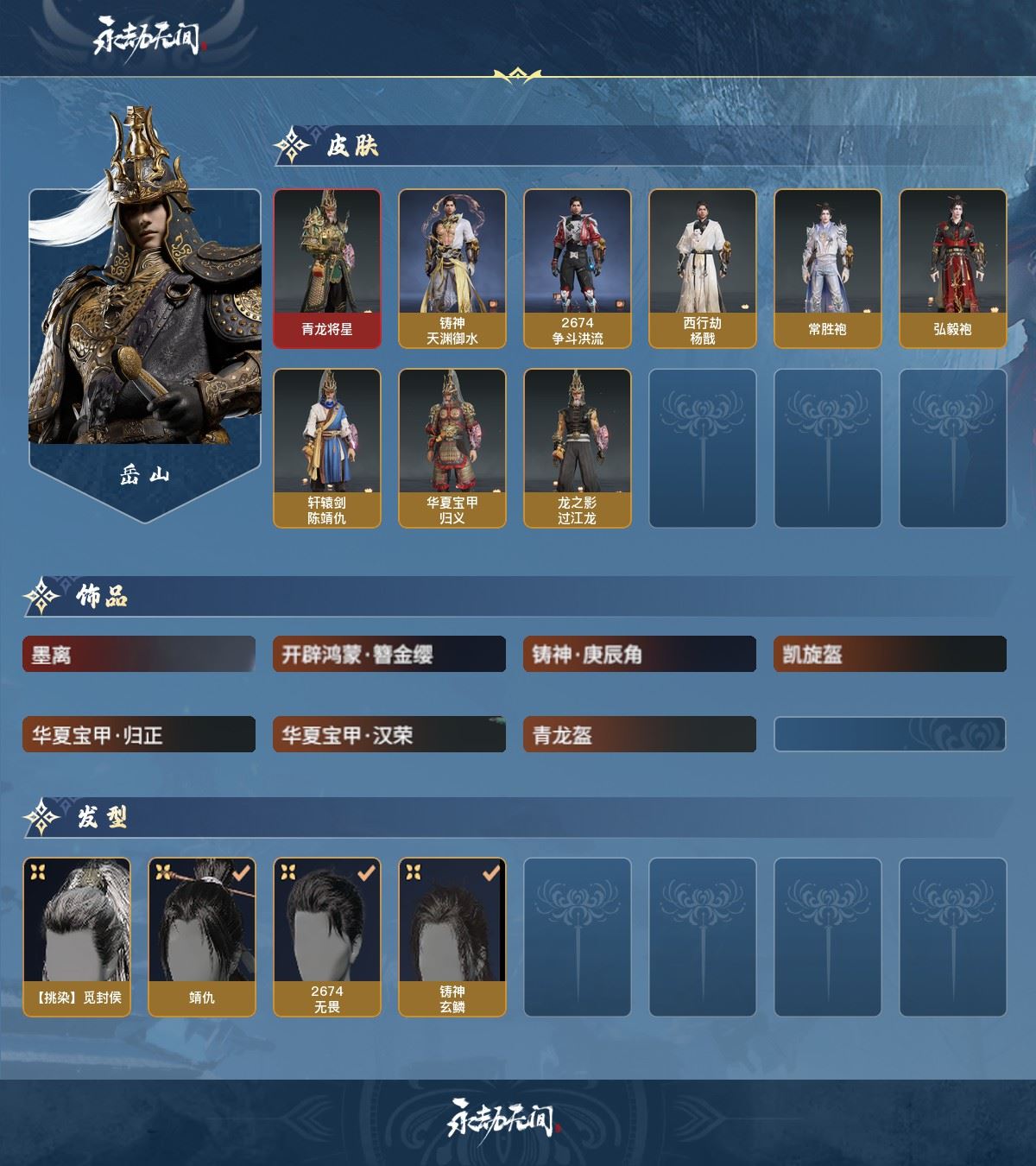Pick the 轩辕剑 陈靖仇 skin

pyautogui.click(x=327, y=447)
